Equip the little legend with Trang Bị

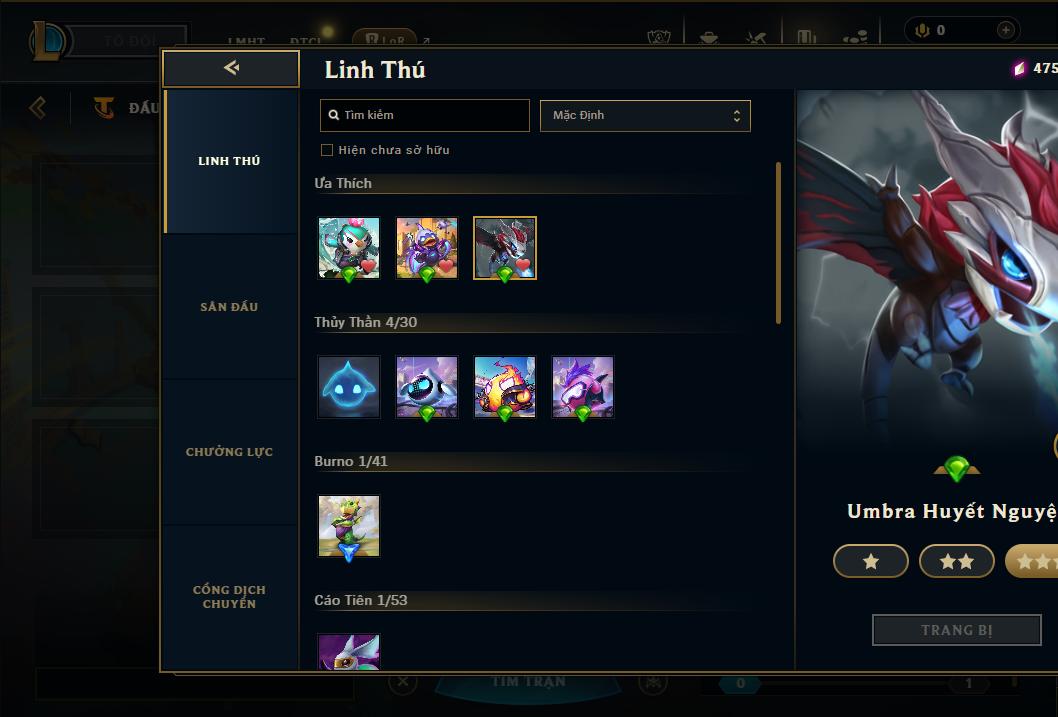coord(957,630)
